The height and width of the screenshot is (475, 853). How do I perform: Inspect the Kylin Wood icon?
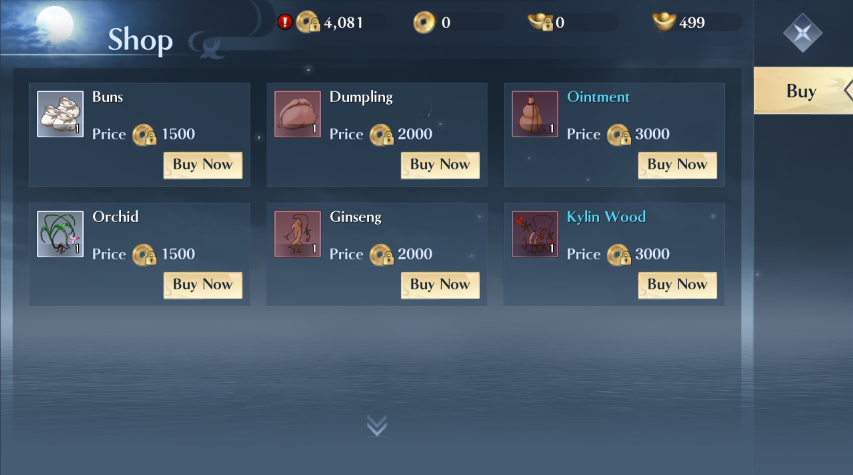pos(534,234)
